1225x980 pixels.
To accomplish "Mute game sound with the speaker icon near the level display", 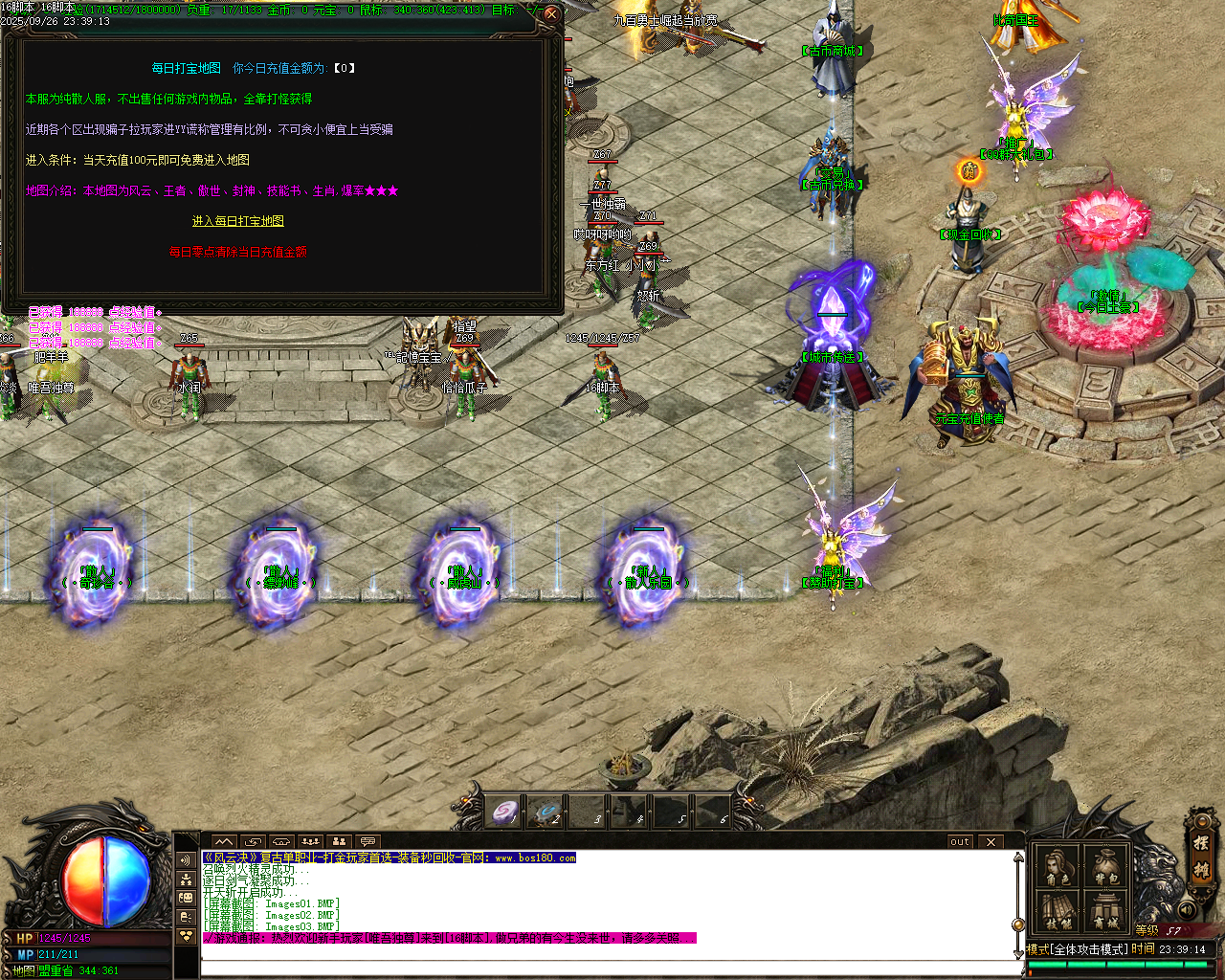I will pyautogui.click(x=1186, y=909).
